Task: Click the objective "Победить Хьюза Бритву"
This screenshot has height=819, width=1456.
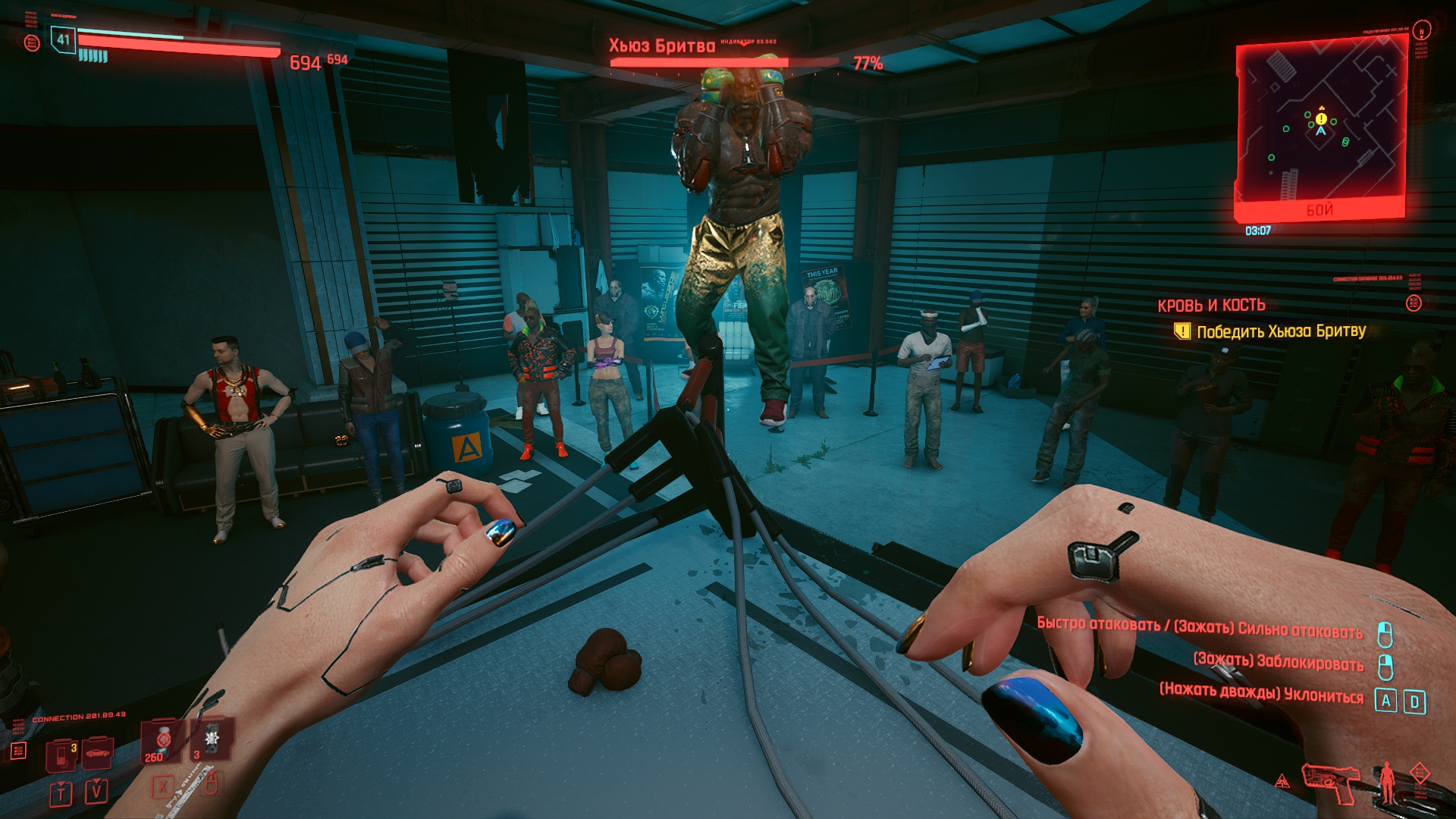Action: pyautogui.click(x=1281, y=331)
